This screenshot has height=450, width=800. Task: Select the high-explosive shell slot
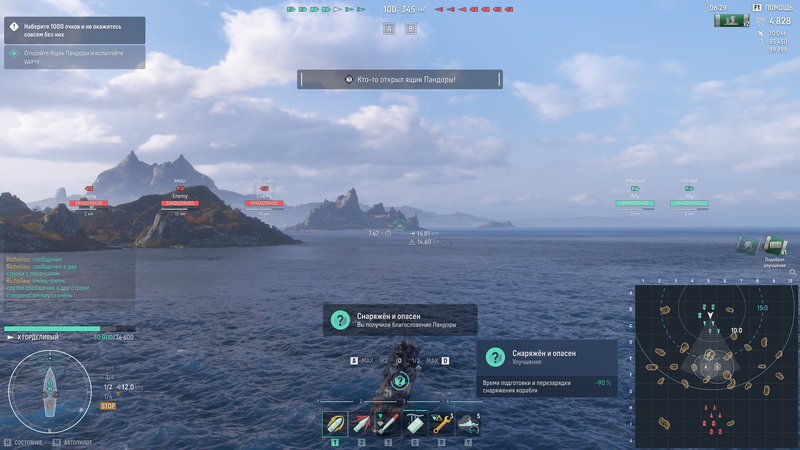pyautogui.click(x=335, y=424)
